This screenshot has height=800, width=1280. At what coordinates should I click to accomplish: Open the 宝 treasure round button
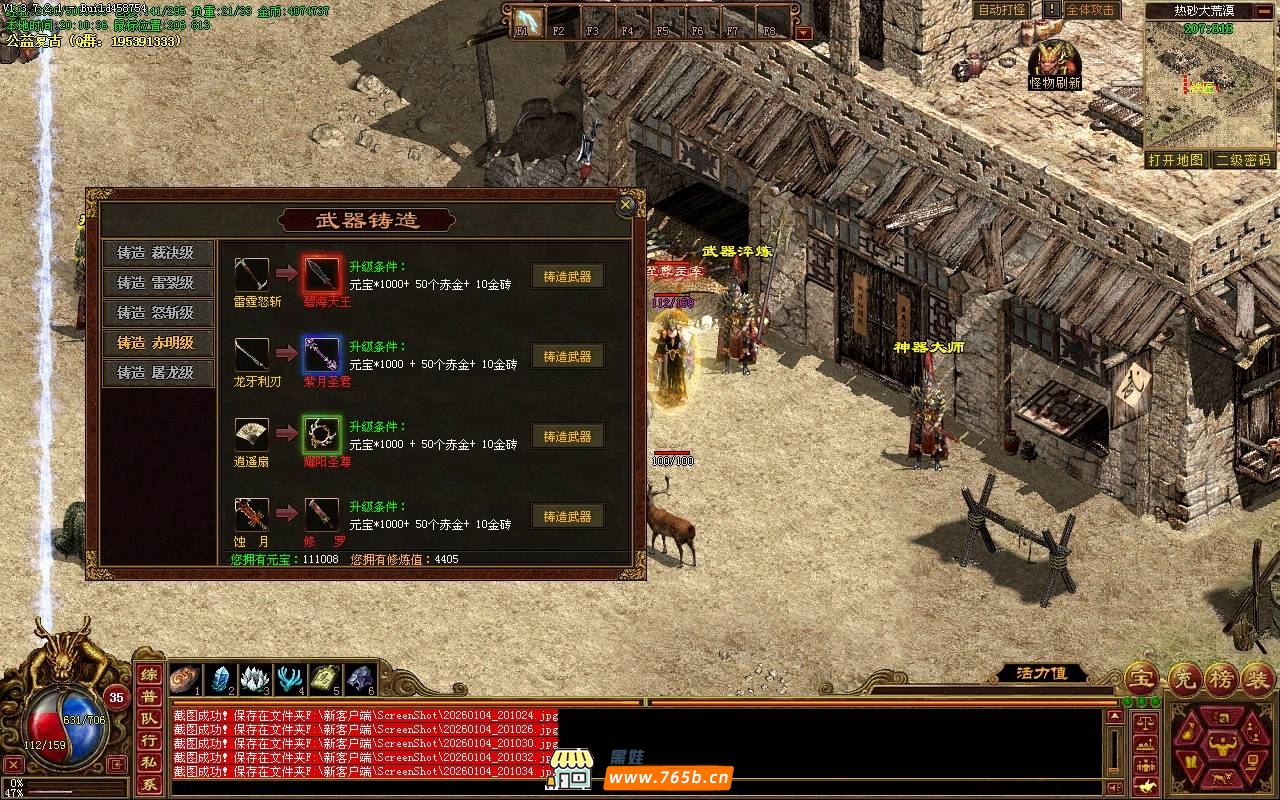[1141, 678]
